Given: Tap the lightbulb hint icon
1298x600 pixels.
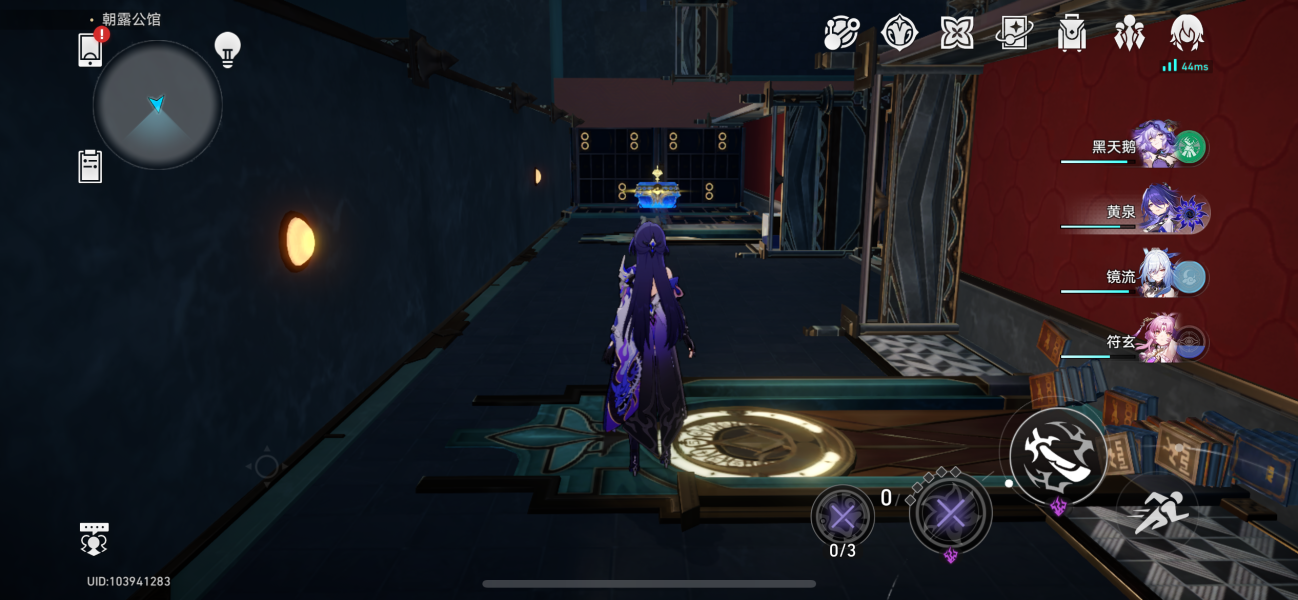Looking at the screenshot, I should tap(228, 50).
